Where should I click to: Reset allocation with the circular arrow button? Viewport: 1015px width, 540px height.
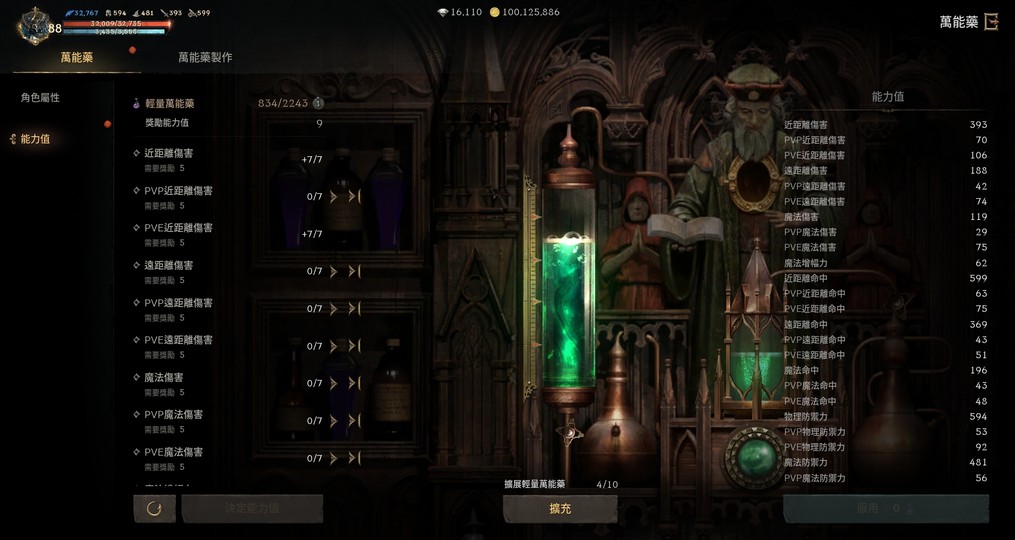[154, 509]
